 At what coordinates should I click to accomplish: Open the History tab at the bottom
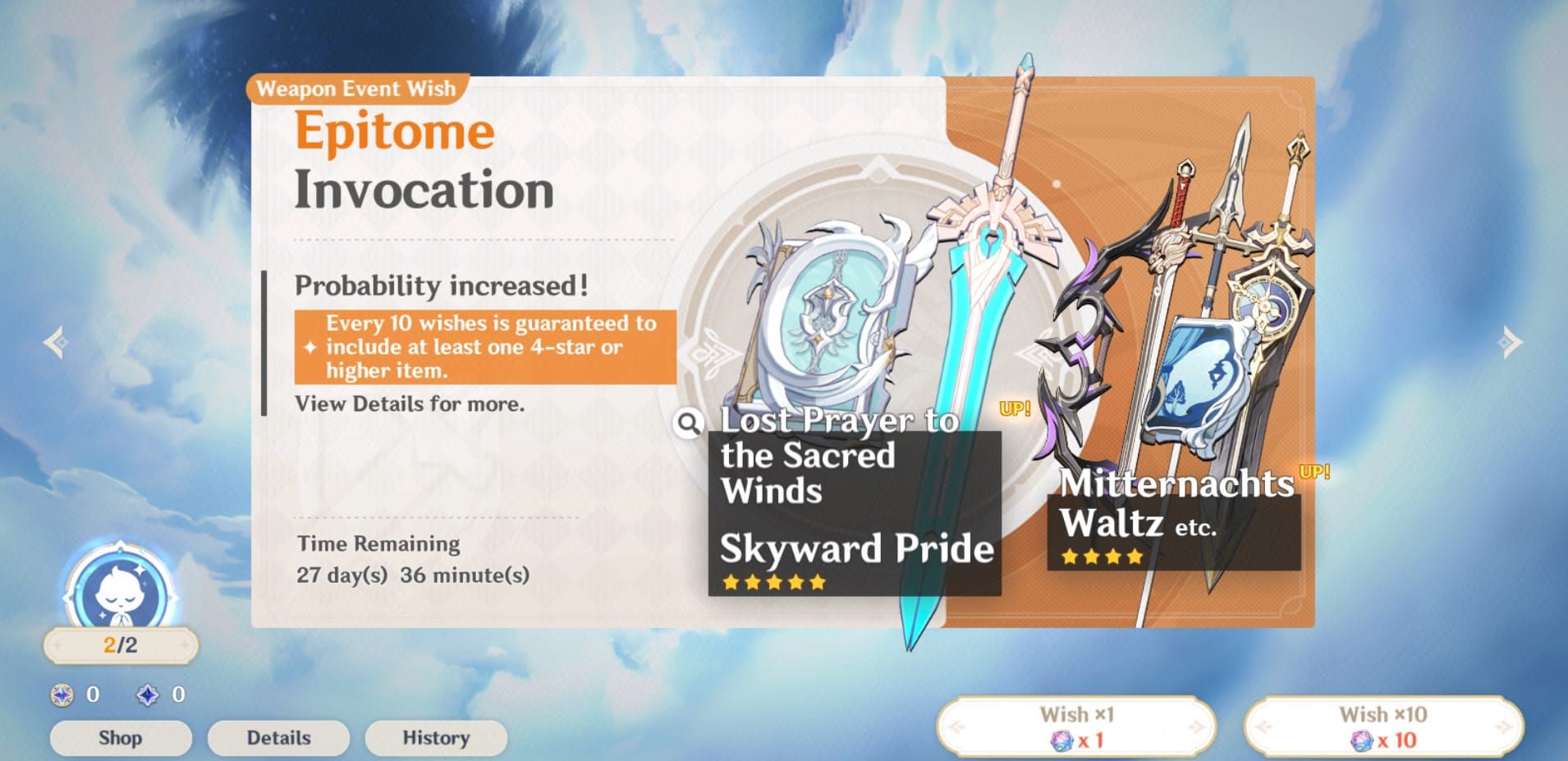click(x=435, y=736)
